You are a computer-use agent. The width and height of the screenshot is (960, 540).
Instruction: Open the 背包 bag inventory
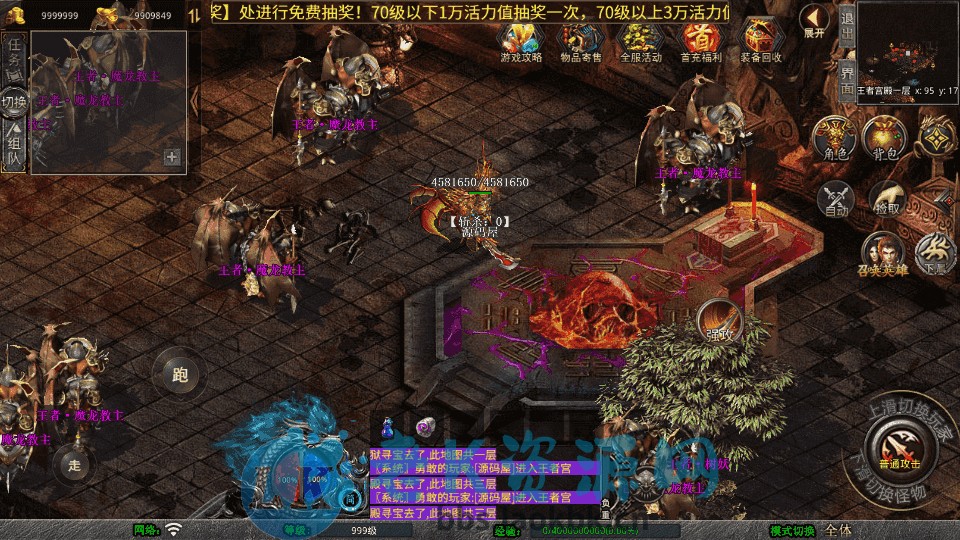pyautogui.click(x=884, y=137)
